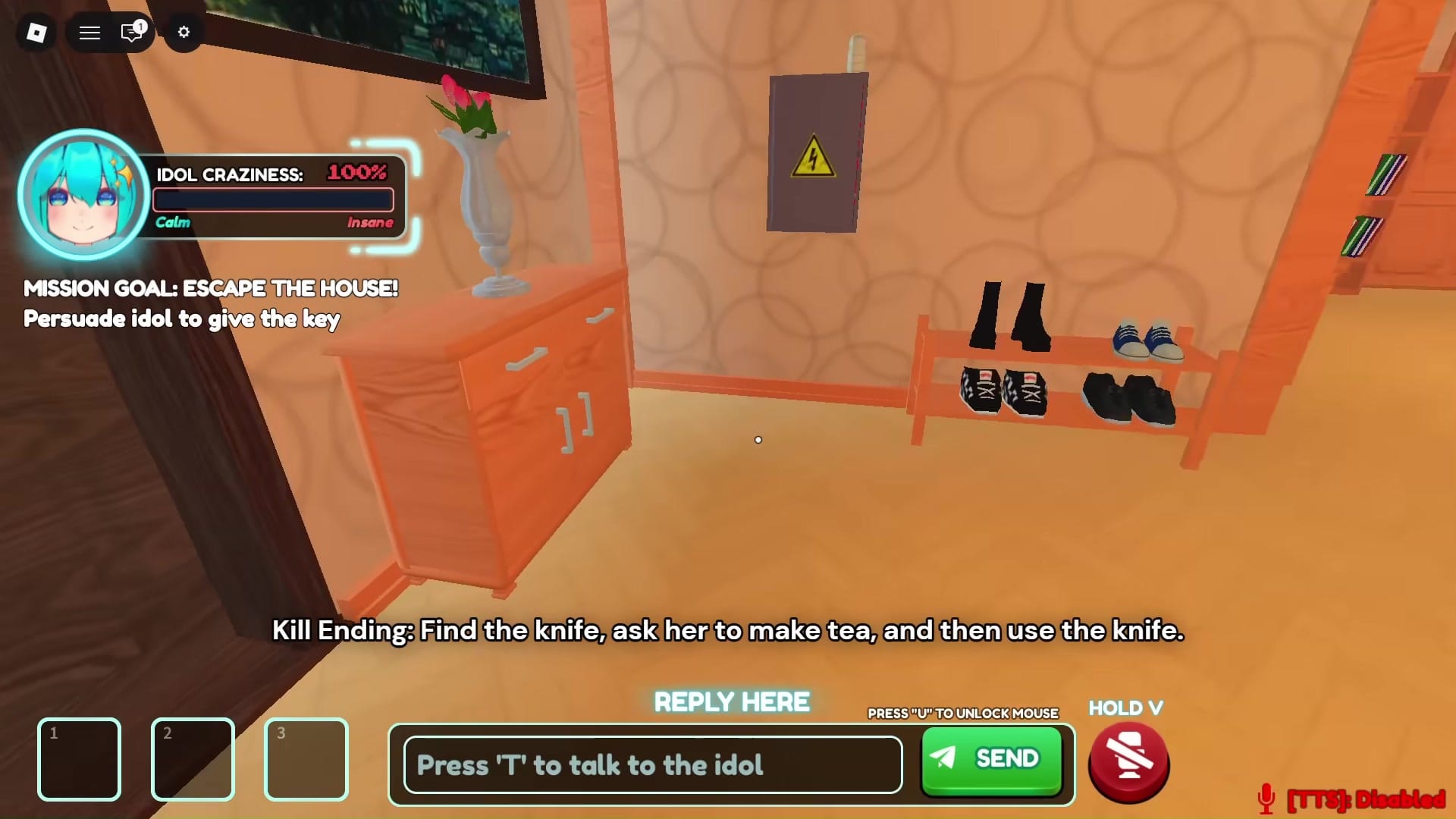
Task: Click the "Insane" label under the meter
Action: (370, 222)
